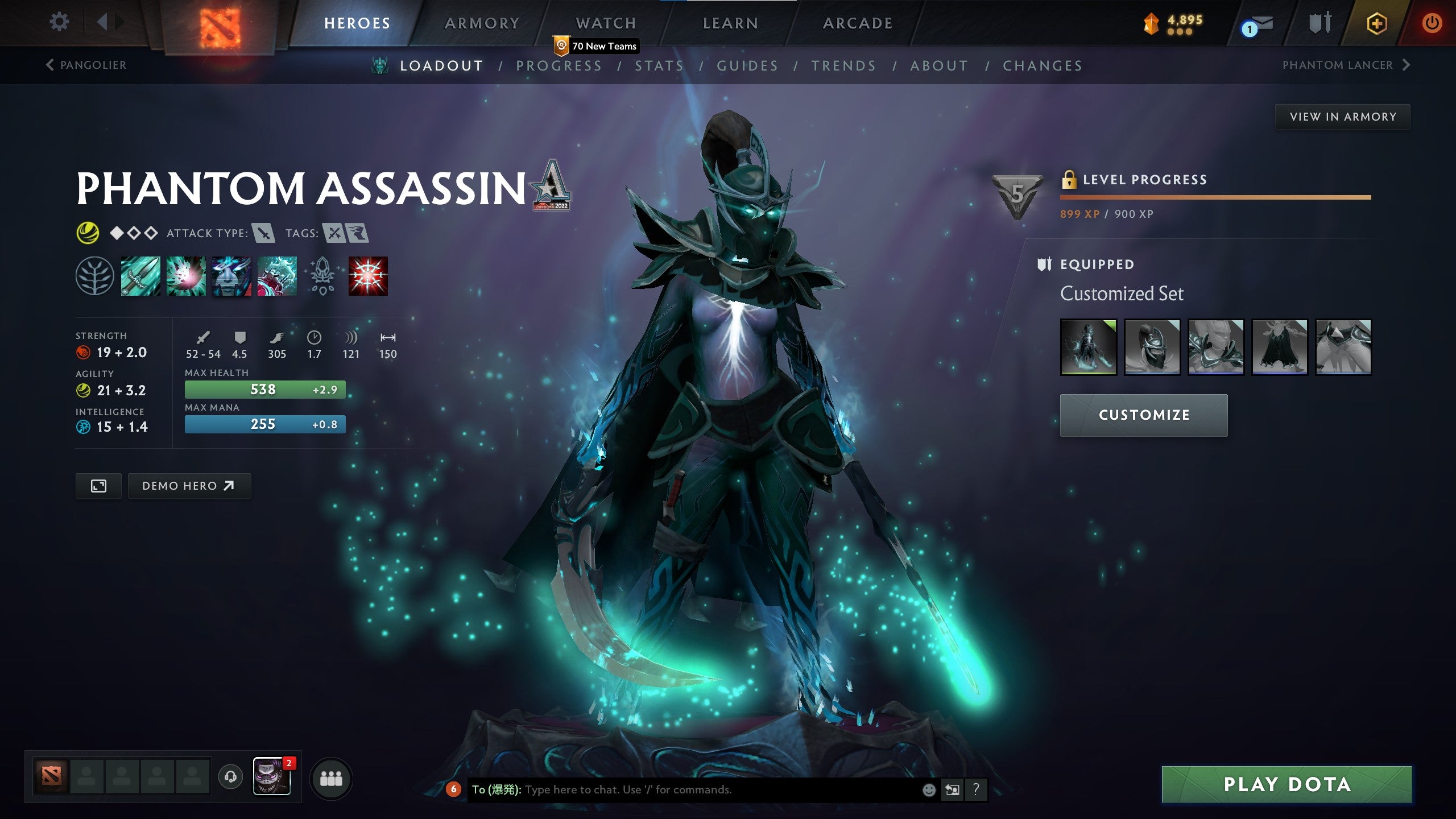Click the Coup de Grace ultimate ability icon

click(x=367, y=277)
